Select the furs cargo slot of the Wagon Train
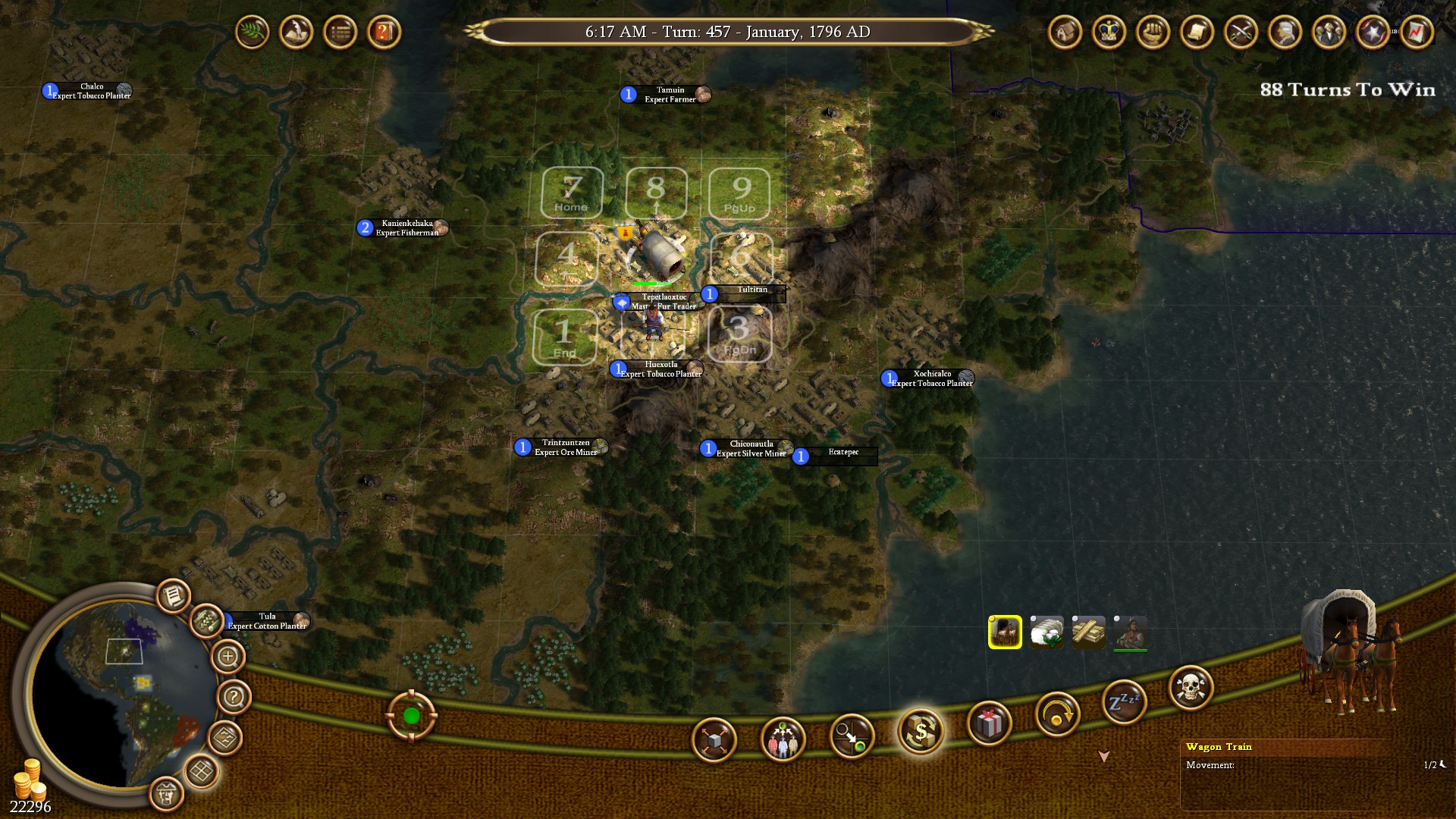Image resolution: width=1456 pixels, height=819 pixels. (1005, 632)
